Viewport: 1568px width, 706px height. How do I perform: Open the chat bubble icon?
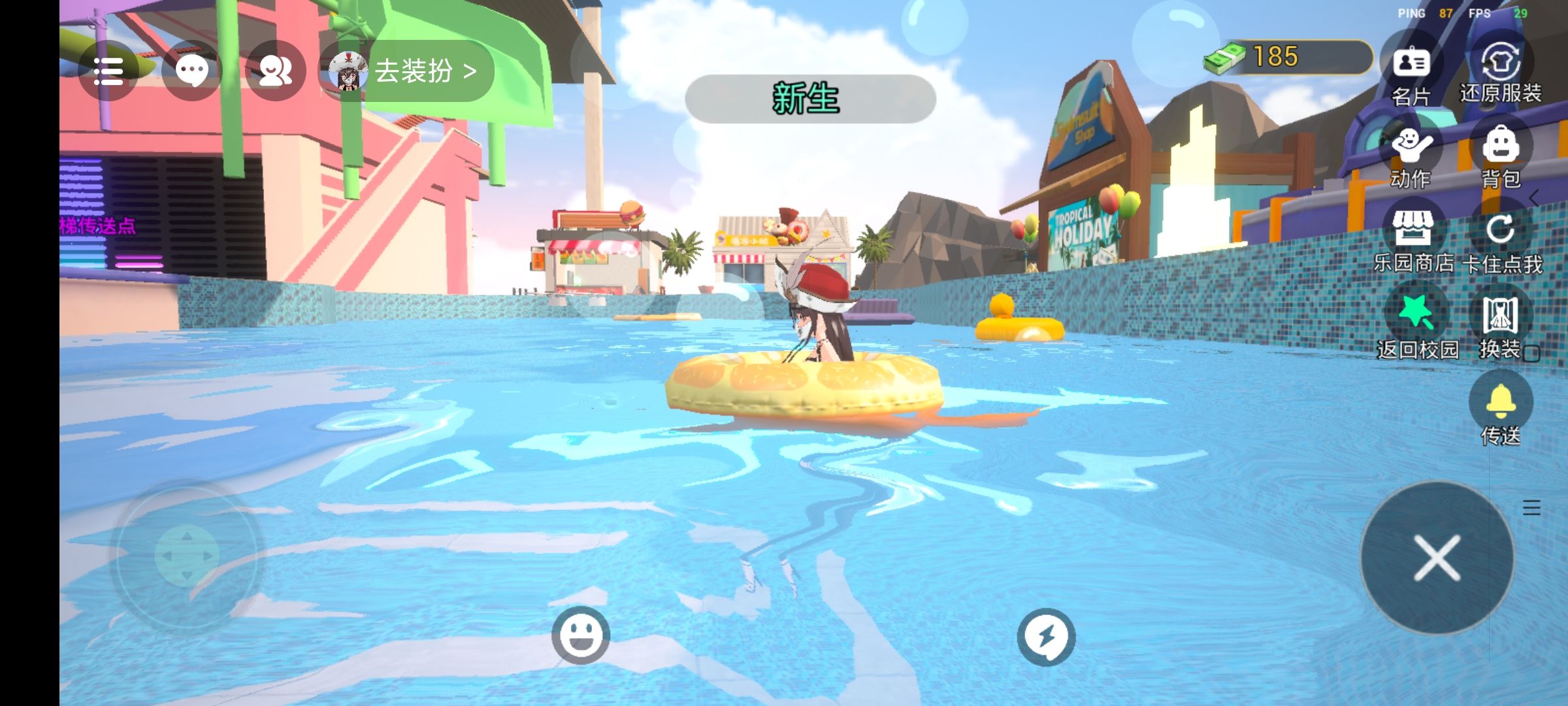(192, 71)
